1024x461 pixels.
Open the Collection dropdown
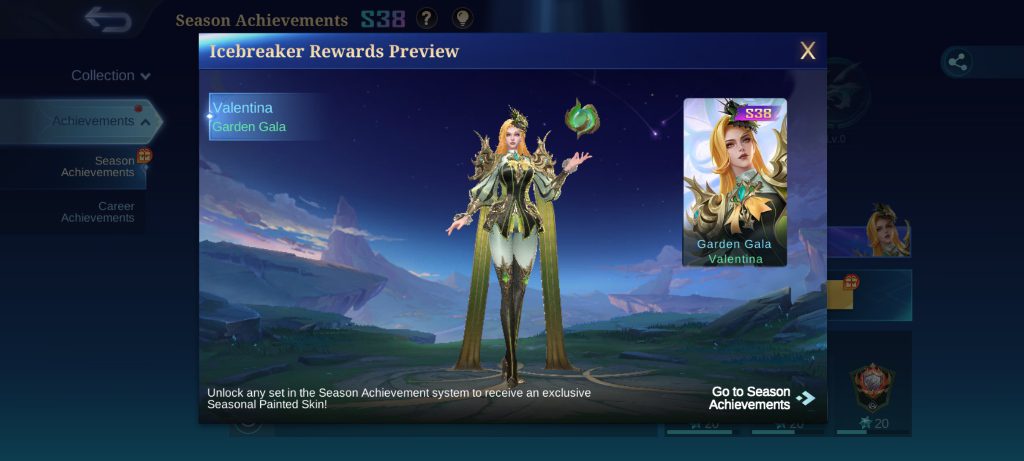110,75
